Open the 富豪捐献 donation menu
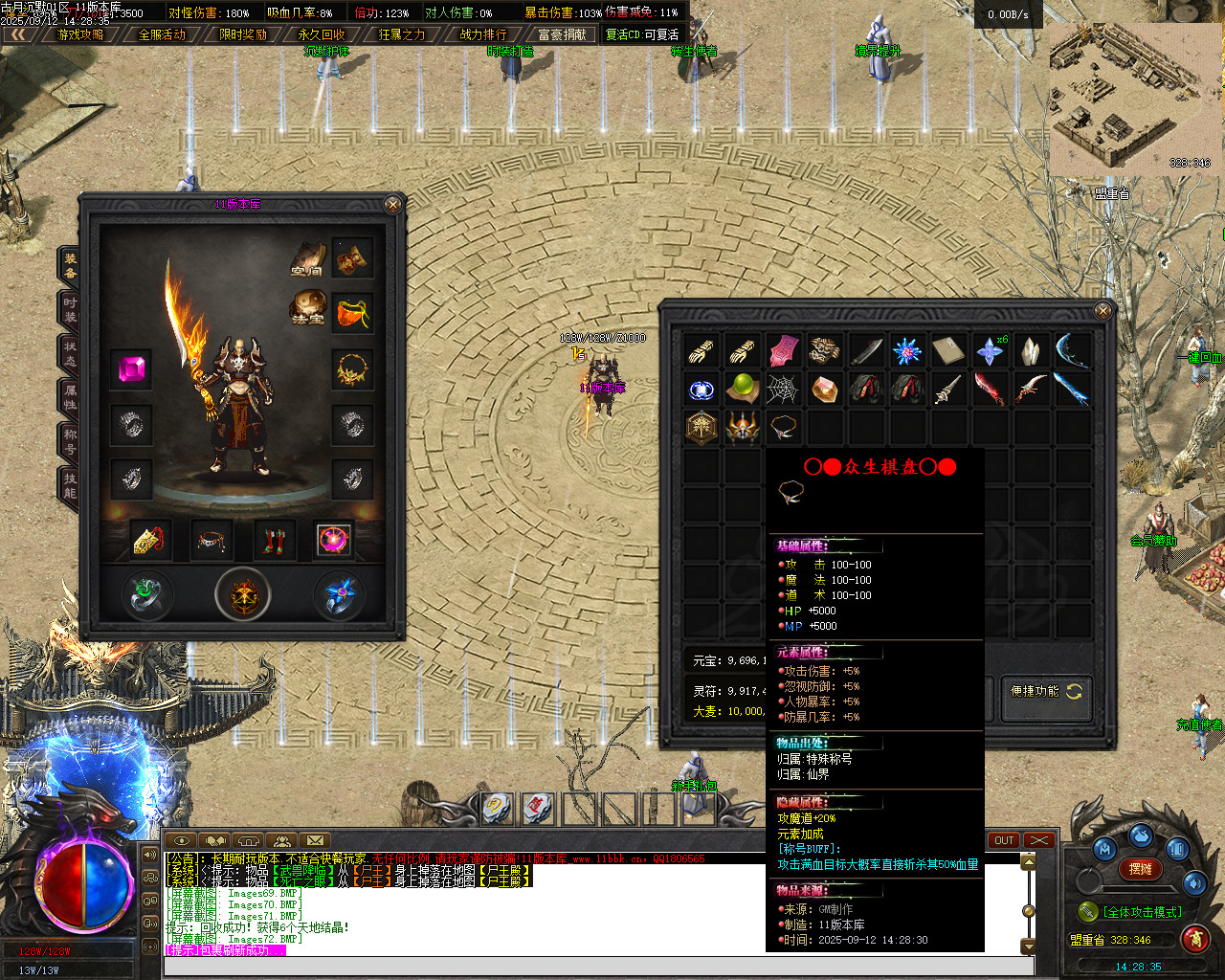The height and width of the screenshot is (980, 1225). click(563, 34)
